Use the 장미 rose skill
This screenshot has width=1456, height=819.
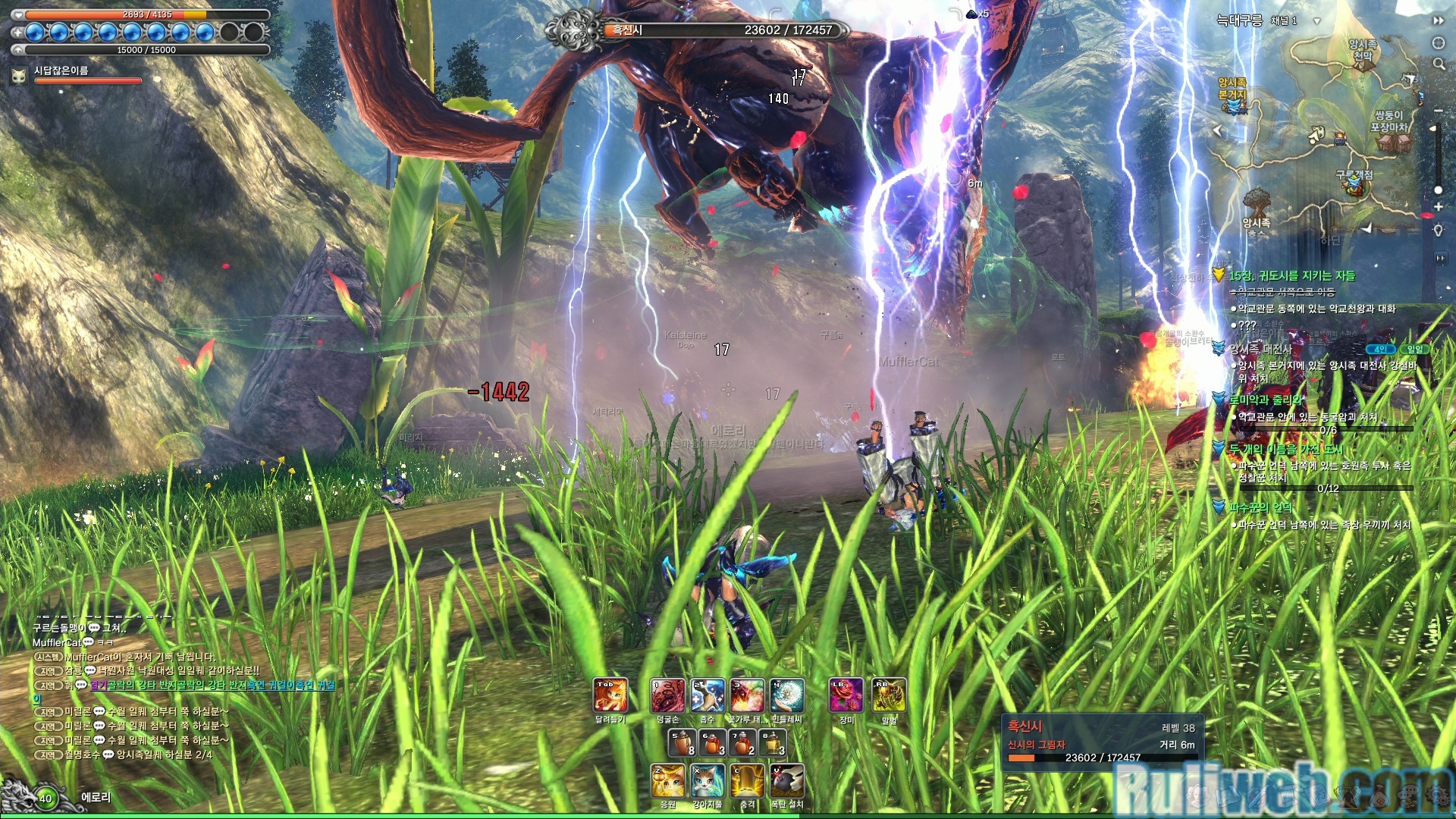coord(846,695)
